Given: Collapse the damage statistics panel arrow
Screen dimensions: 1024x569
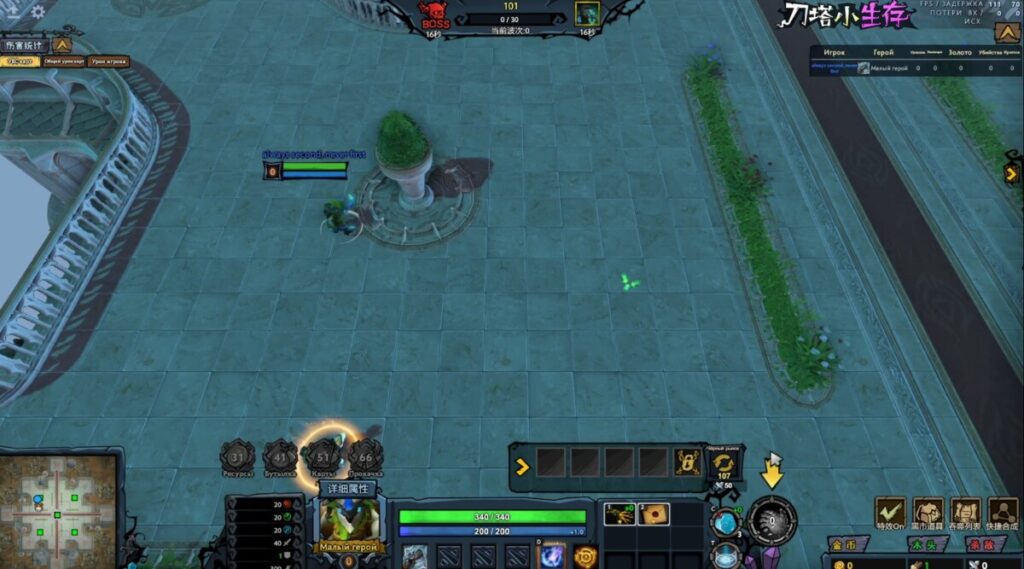Looking at the screenshot, I should tap(62, 45).
